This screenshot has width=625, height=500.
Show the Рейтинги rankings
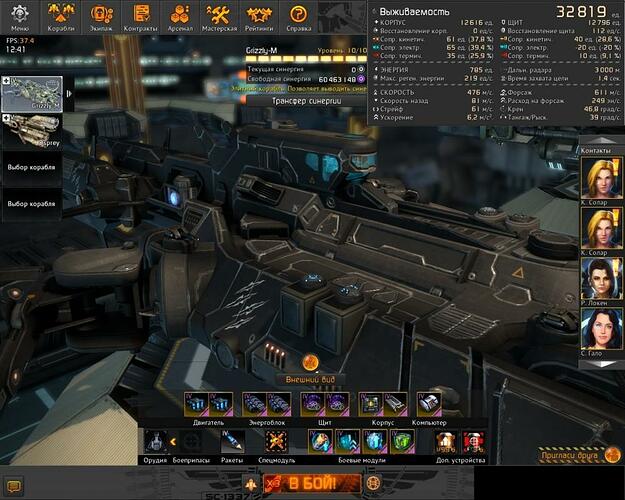click(x=259, y=17)
